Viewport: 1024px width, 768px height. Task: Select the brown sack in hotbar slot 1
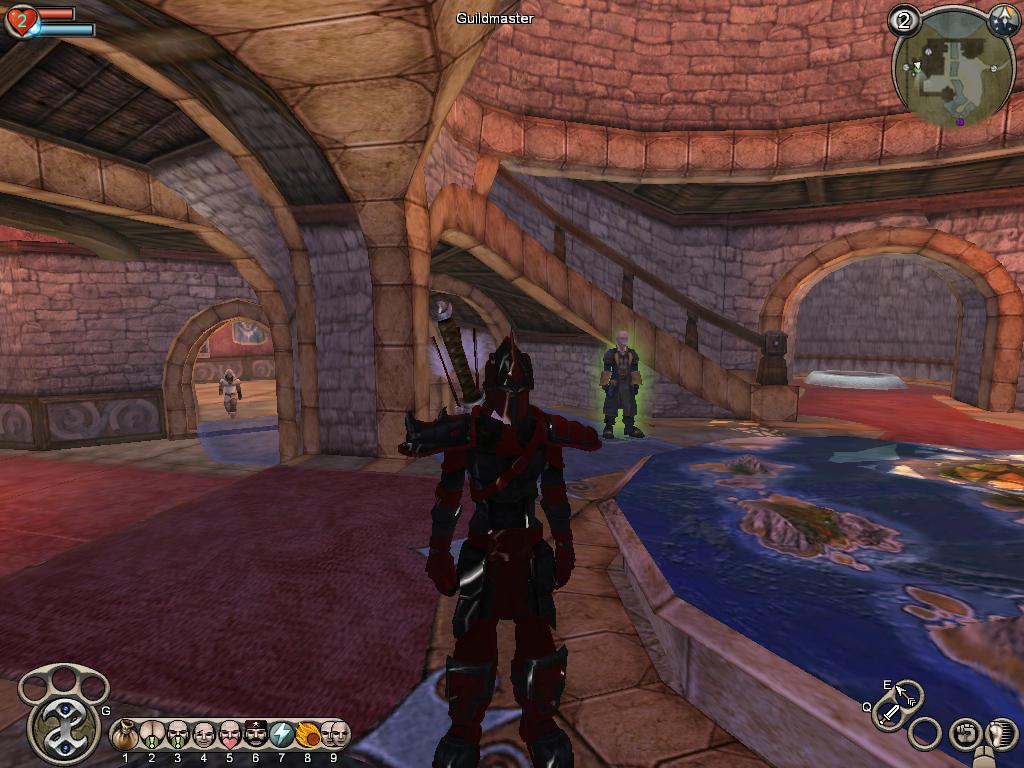click(125, 736)
